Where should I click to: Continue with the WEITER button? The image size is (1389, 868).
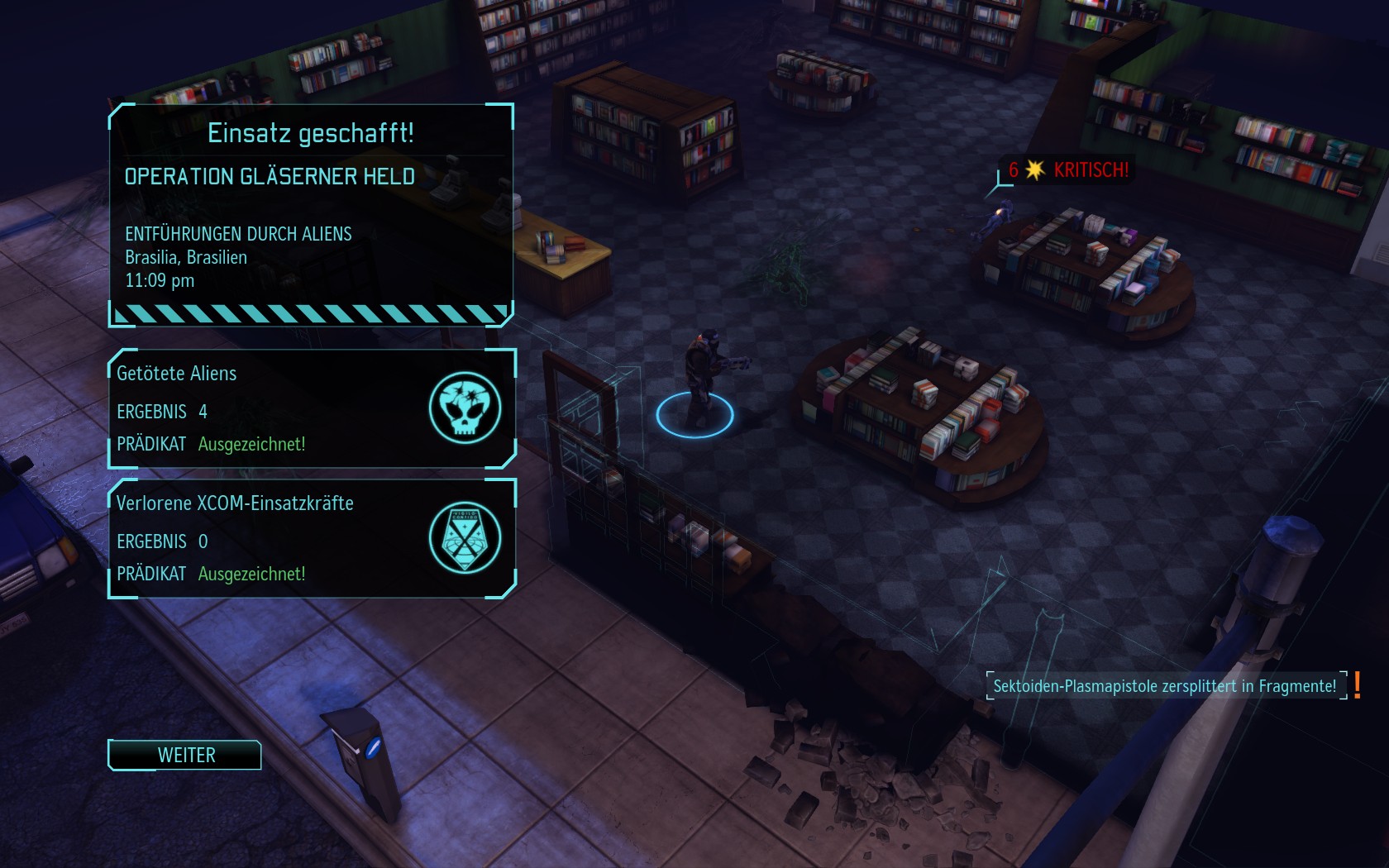click(185, 755)
